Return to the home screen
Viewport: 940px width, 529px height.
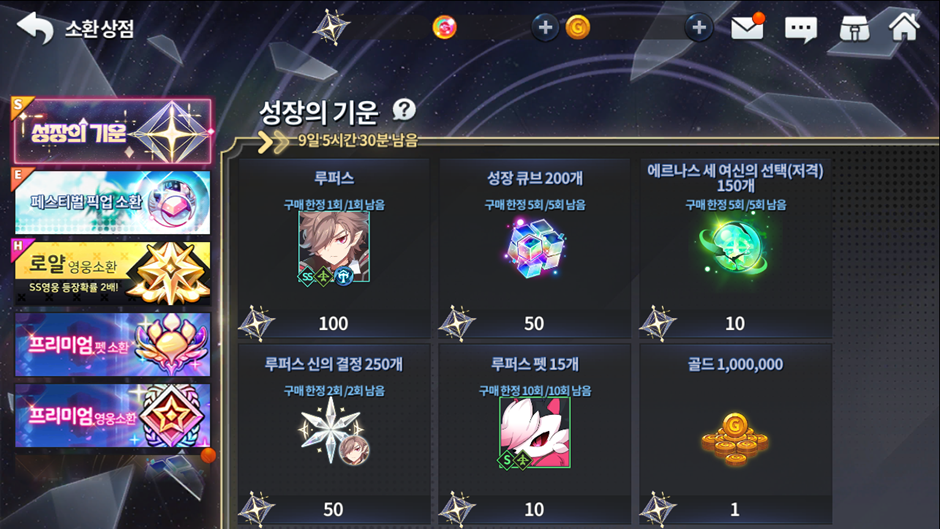pos(904,27)
